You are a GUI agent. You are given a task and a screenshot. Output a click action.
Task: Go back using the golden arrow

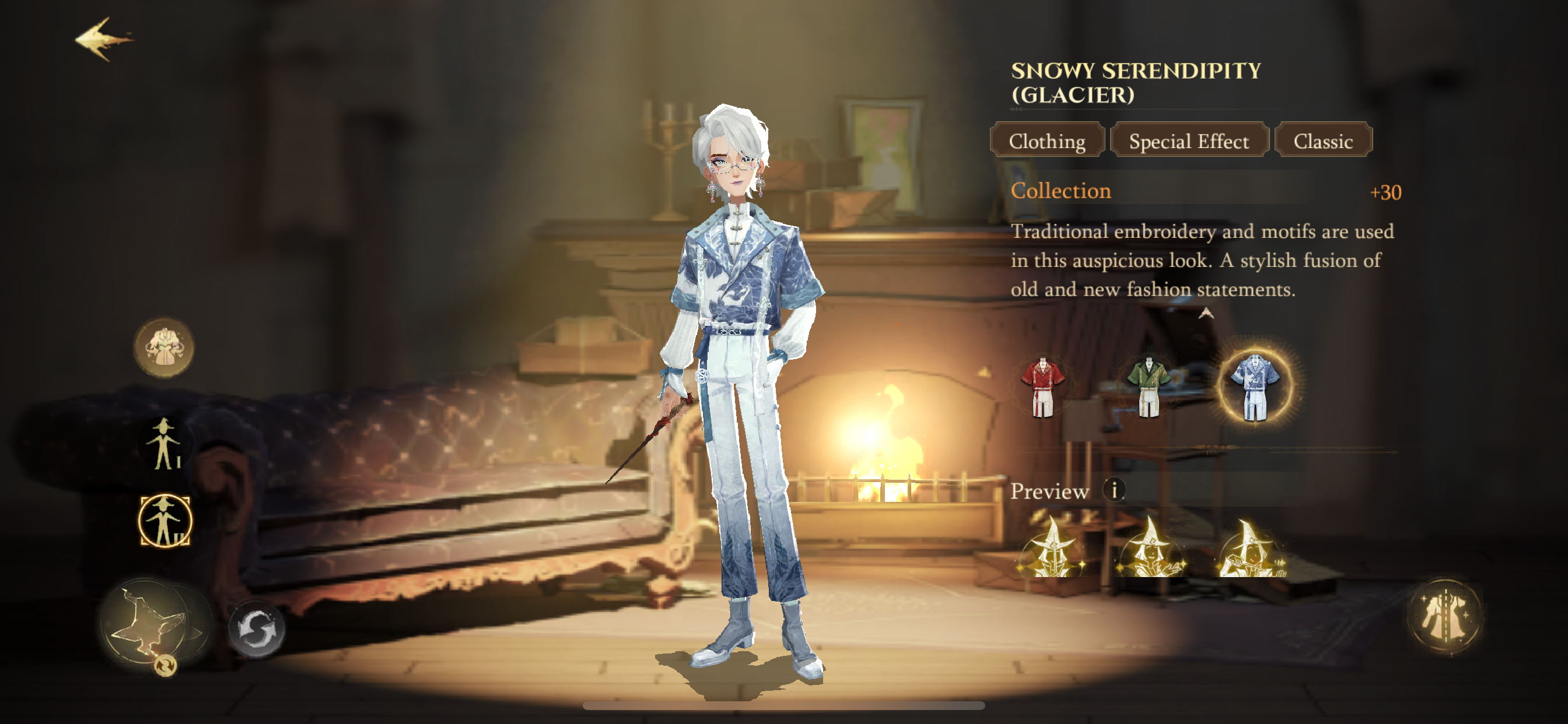click(102, 39)
